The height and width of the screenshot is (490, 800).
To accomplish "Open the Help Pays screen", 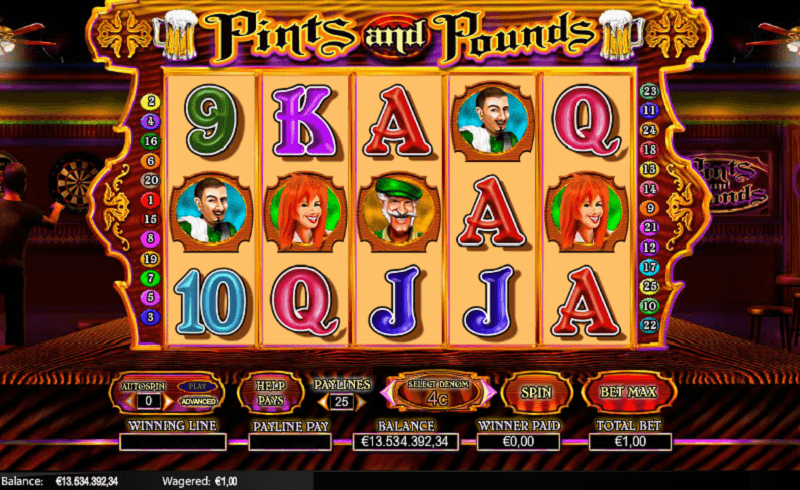I will click(x=270, y=392).
